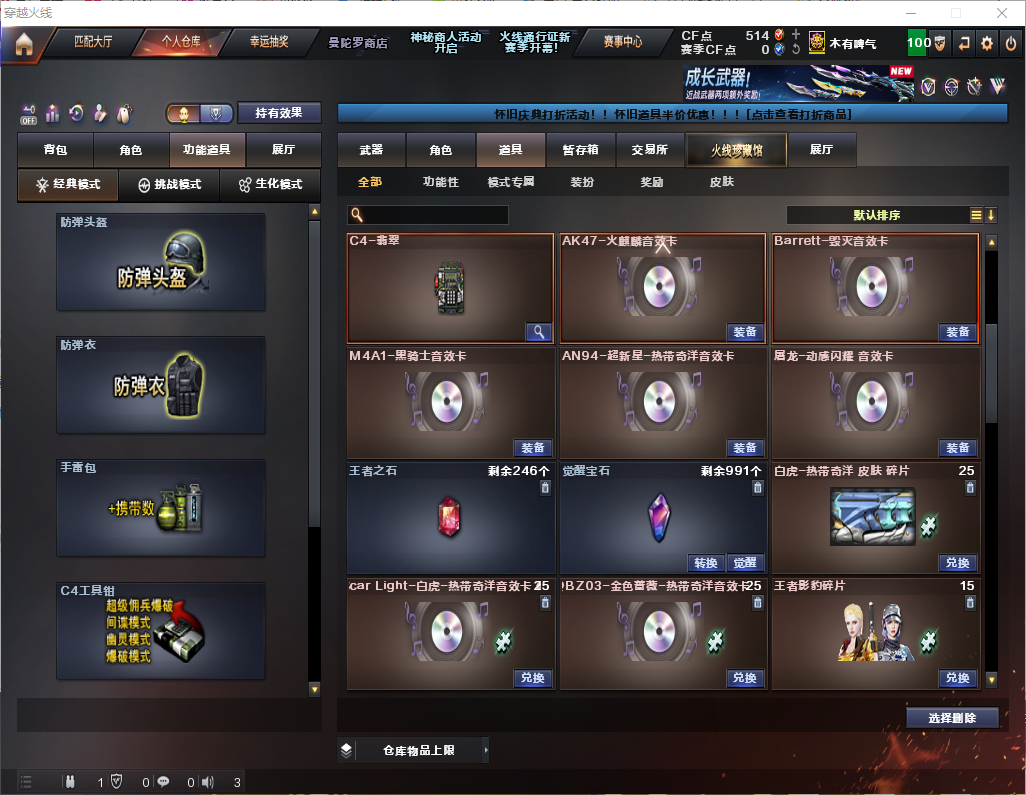1026x795 pixels.
Task: Go to the home lobby icon
Action: pyautogui.click(x=23, y=43)
